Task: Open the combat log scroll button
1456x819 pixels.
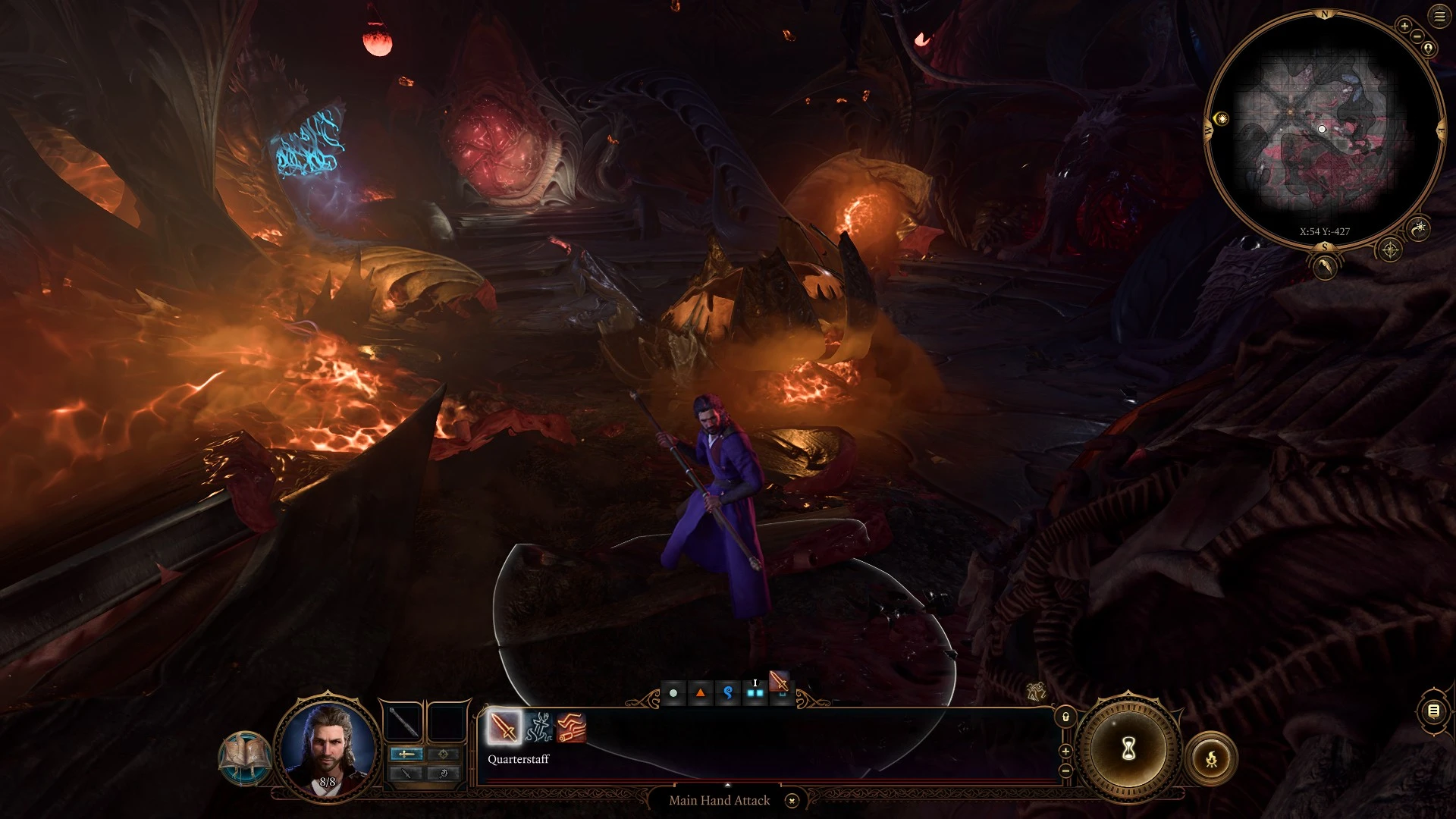Action: point(1433,711)
